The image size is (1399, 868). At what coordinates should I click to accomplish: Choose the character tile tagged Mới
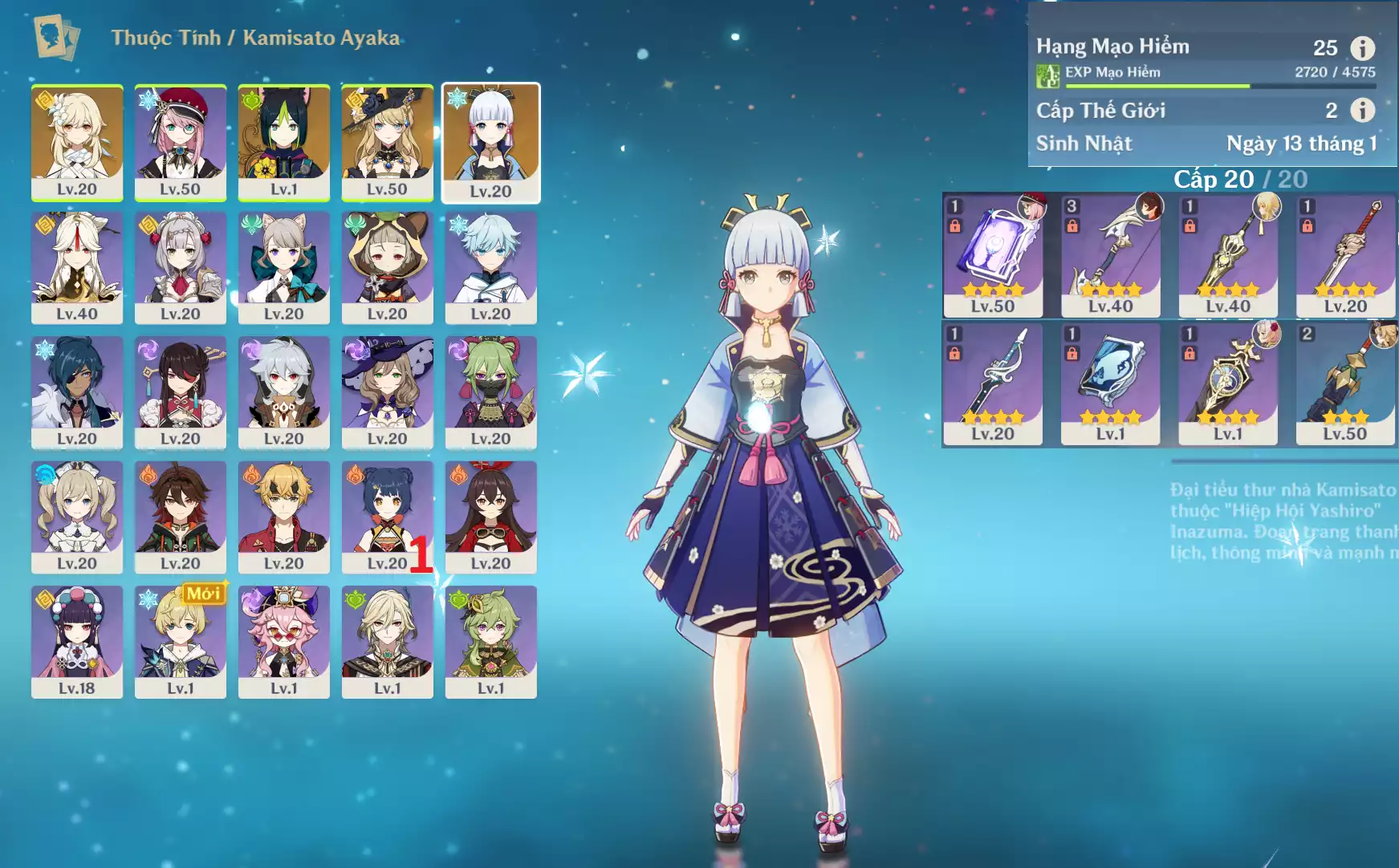point(180,641)
